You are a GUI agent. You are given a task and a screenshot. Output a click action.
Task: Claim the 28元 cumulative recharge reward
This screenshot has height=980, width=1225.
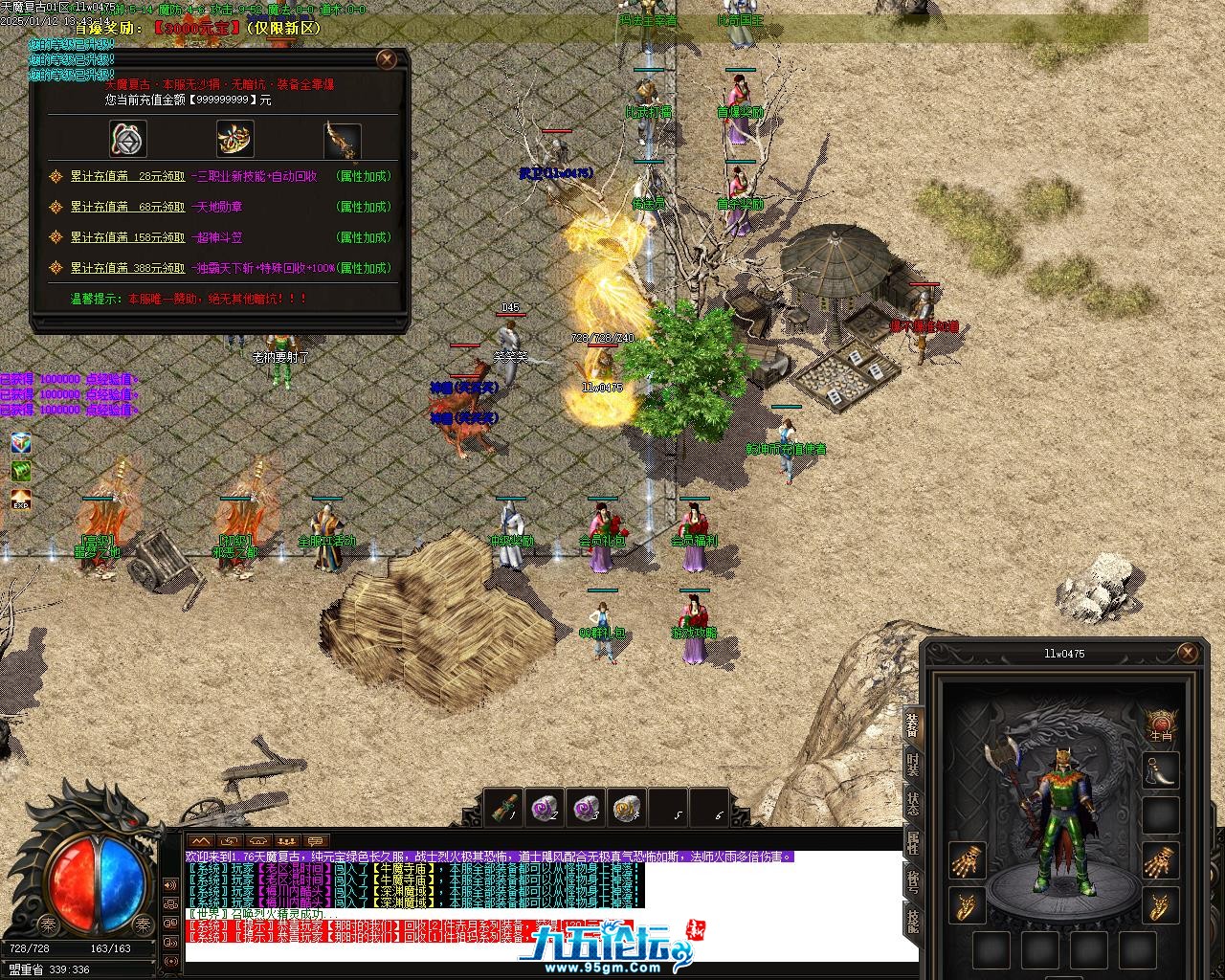128,177
